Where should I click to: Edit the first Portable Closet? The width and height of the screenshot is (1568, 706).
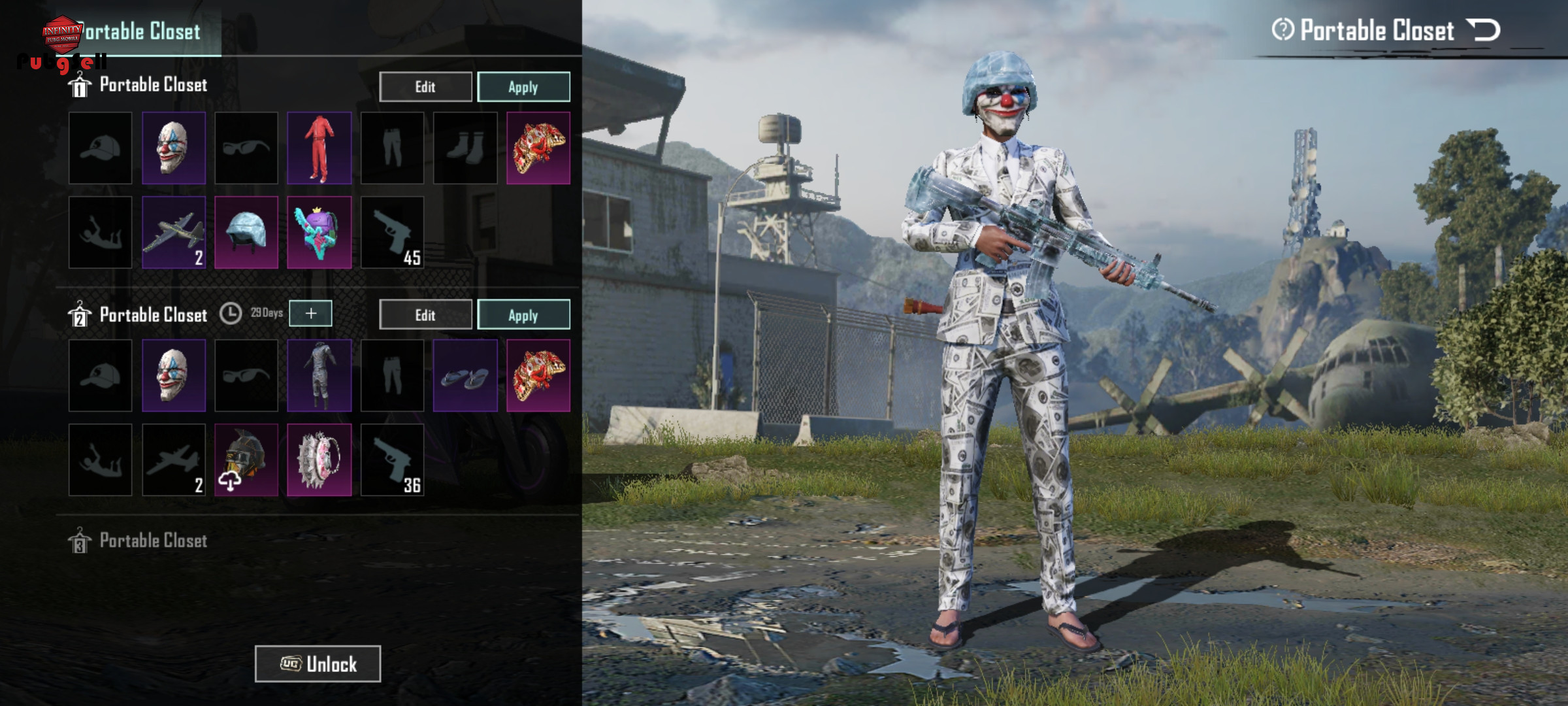pos(425,87)
